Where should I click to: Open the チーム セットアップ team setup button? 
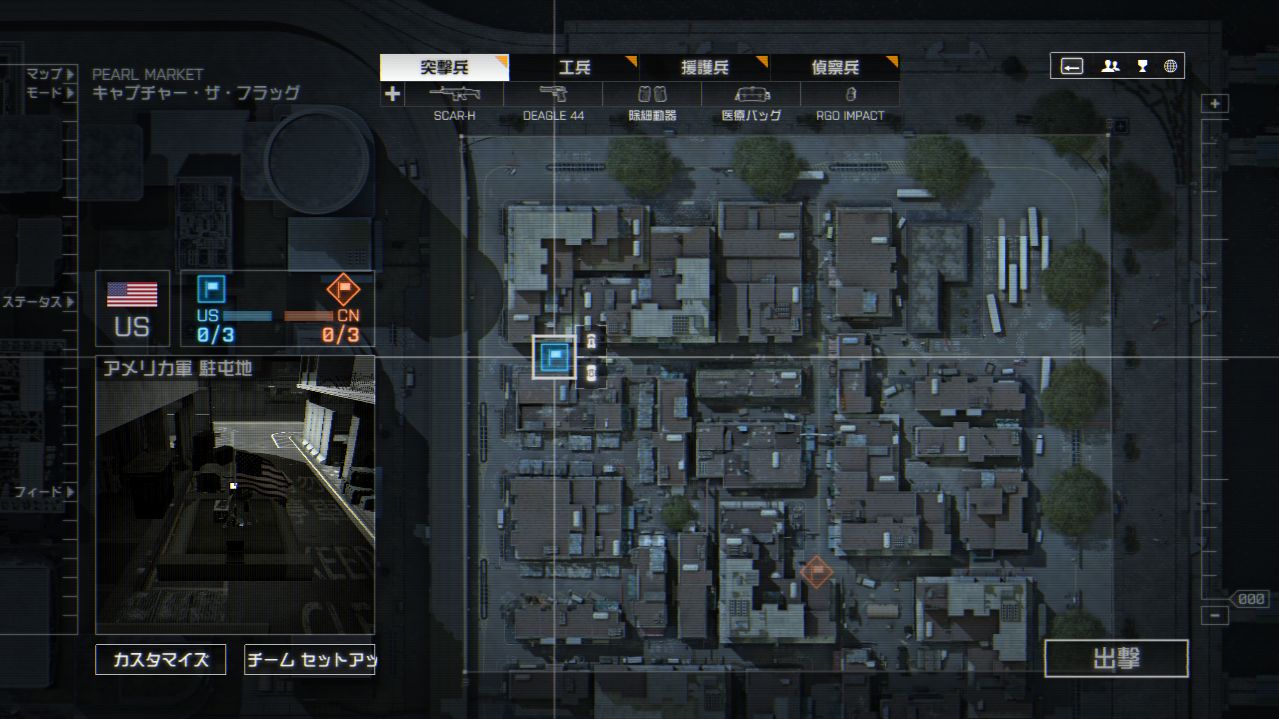tap(309, 660)
